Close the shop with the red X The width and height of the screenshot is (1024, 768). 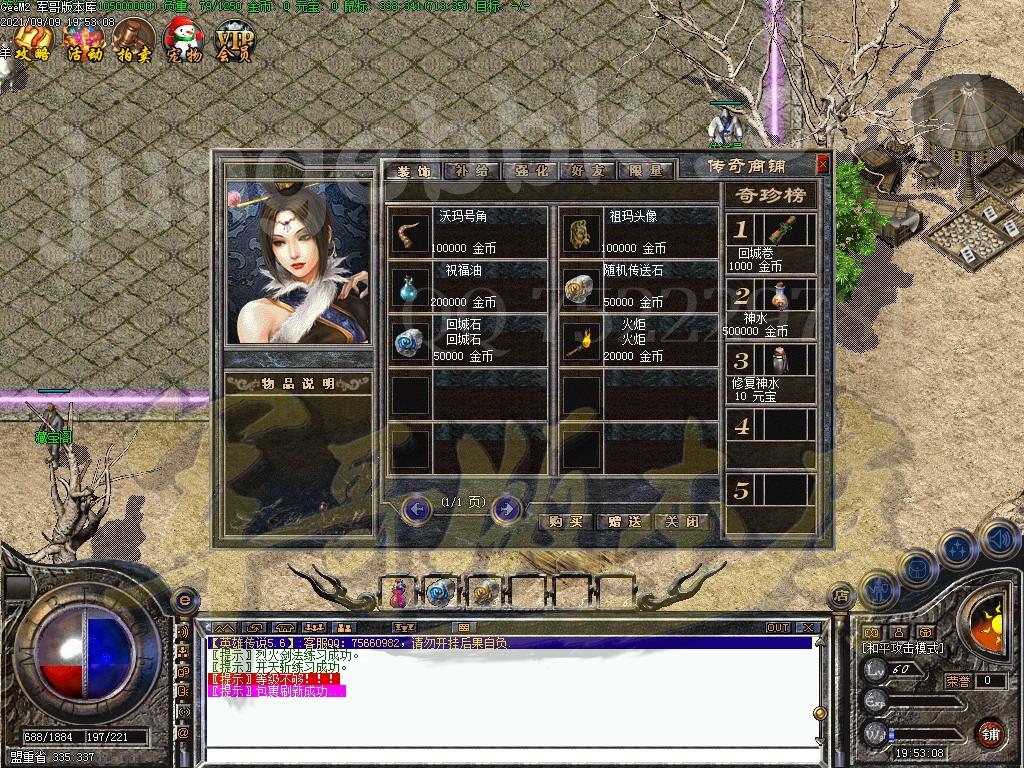(823, 164)
